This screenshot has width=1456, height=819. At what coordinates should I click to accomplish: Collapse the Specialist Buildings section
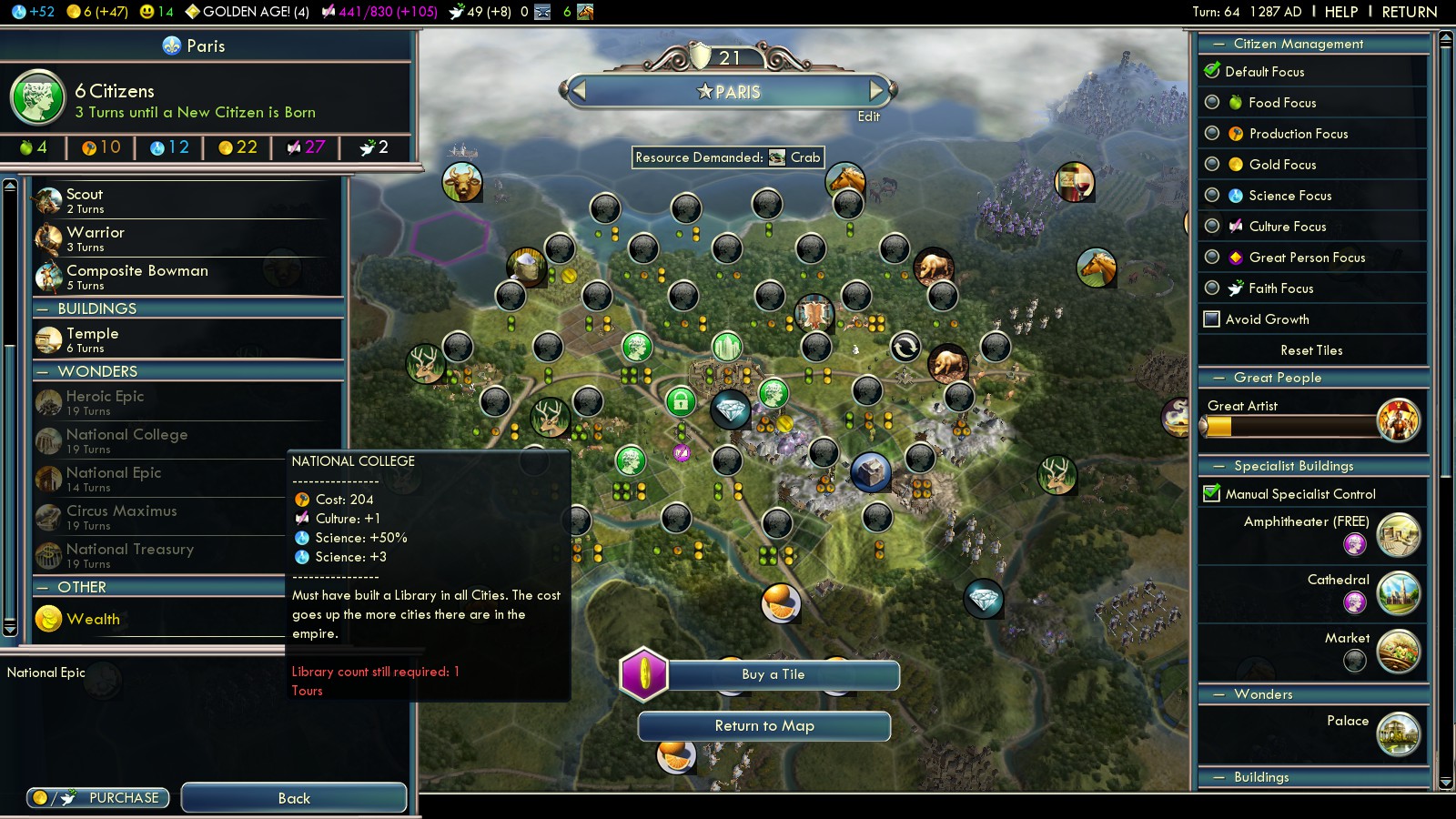pos(1218,466)
